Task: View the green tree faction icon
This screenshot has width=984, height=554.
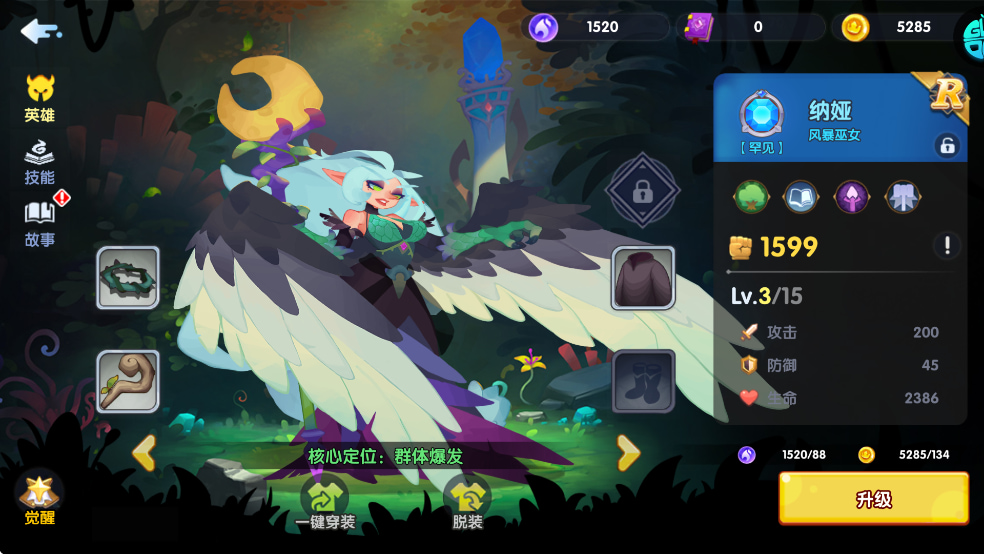Action: (751, 196)
